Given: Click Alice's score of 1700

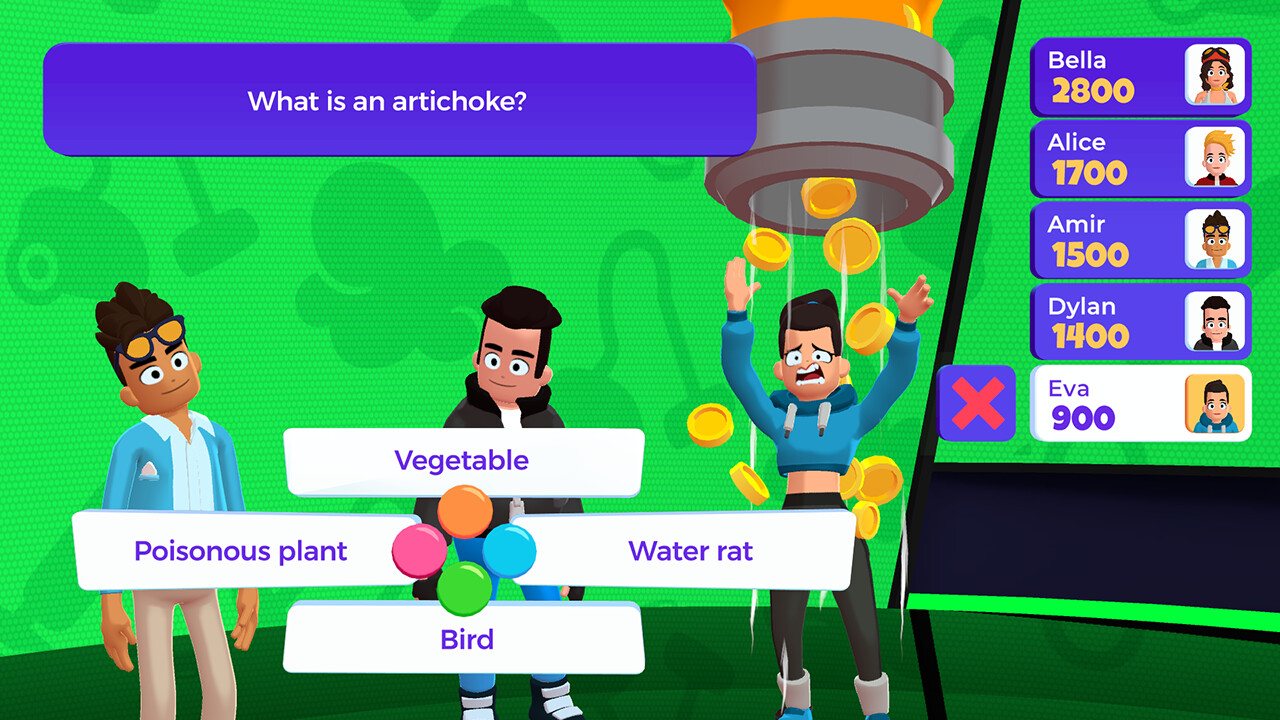Looking at the screenshot, I should [x=1090, y=172].
